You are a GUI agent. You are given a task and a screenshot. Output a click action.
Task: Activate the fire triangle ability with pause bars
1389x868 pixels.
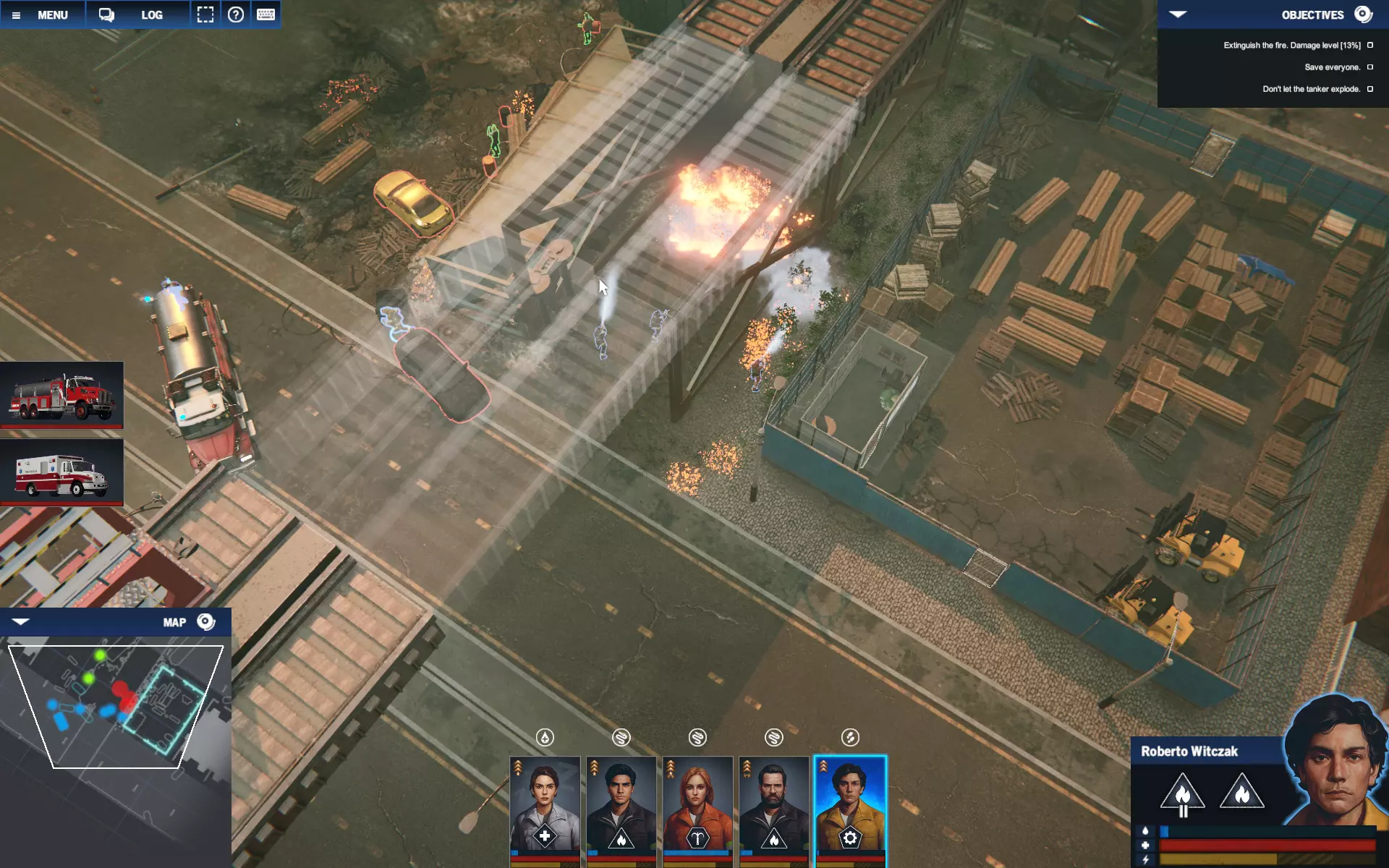tap(1182, 793)
